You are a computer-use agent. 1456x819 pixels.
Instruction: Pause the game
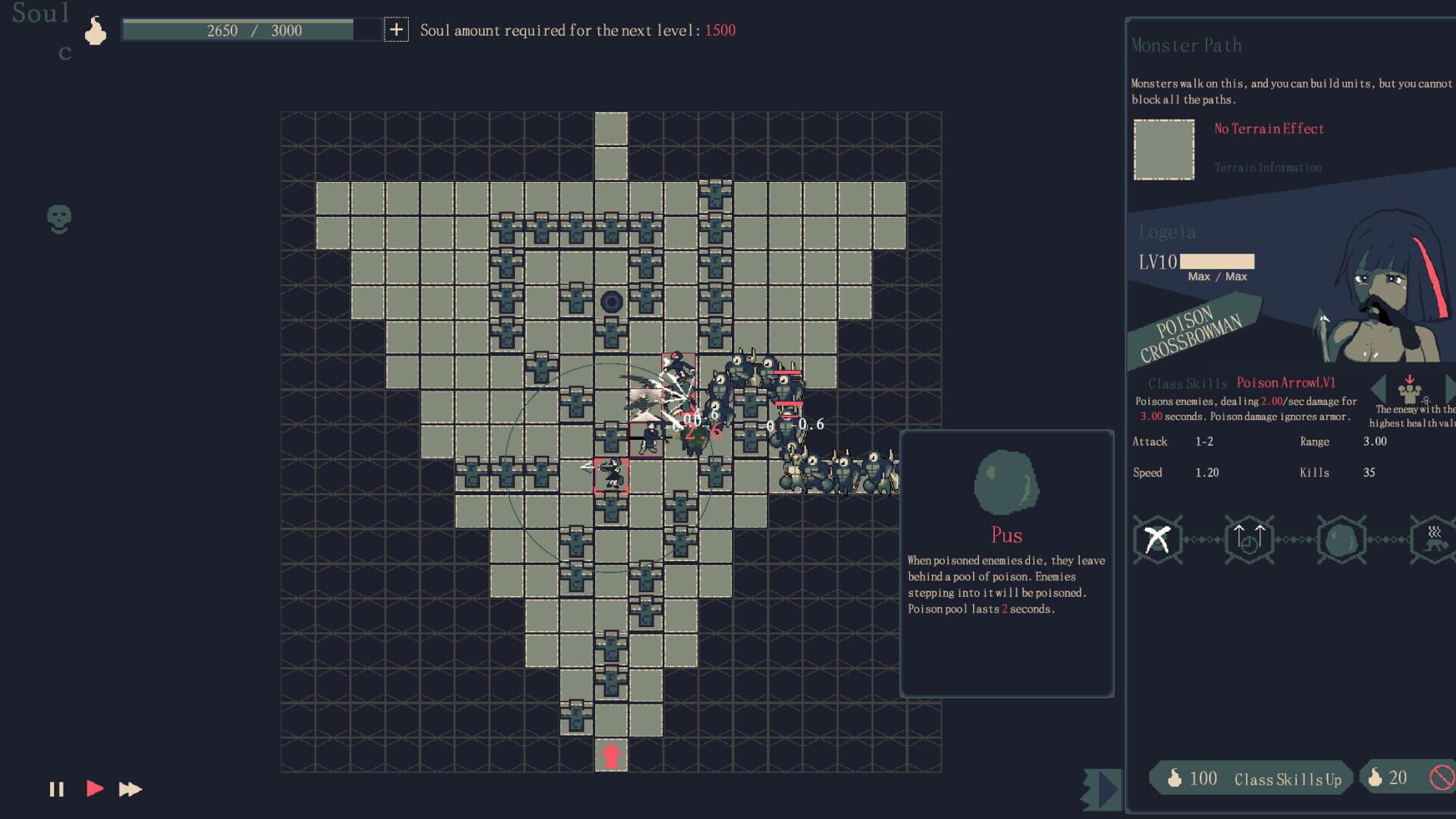point(55,789)
